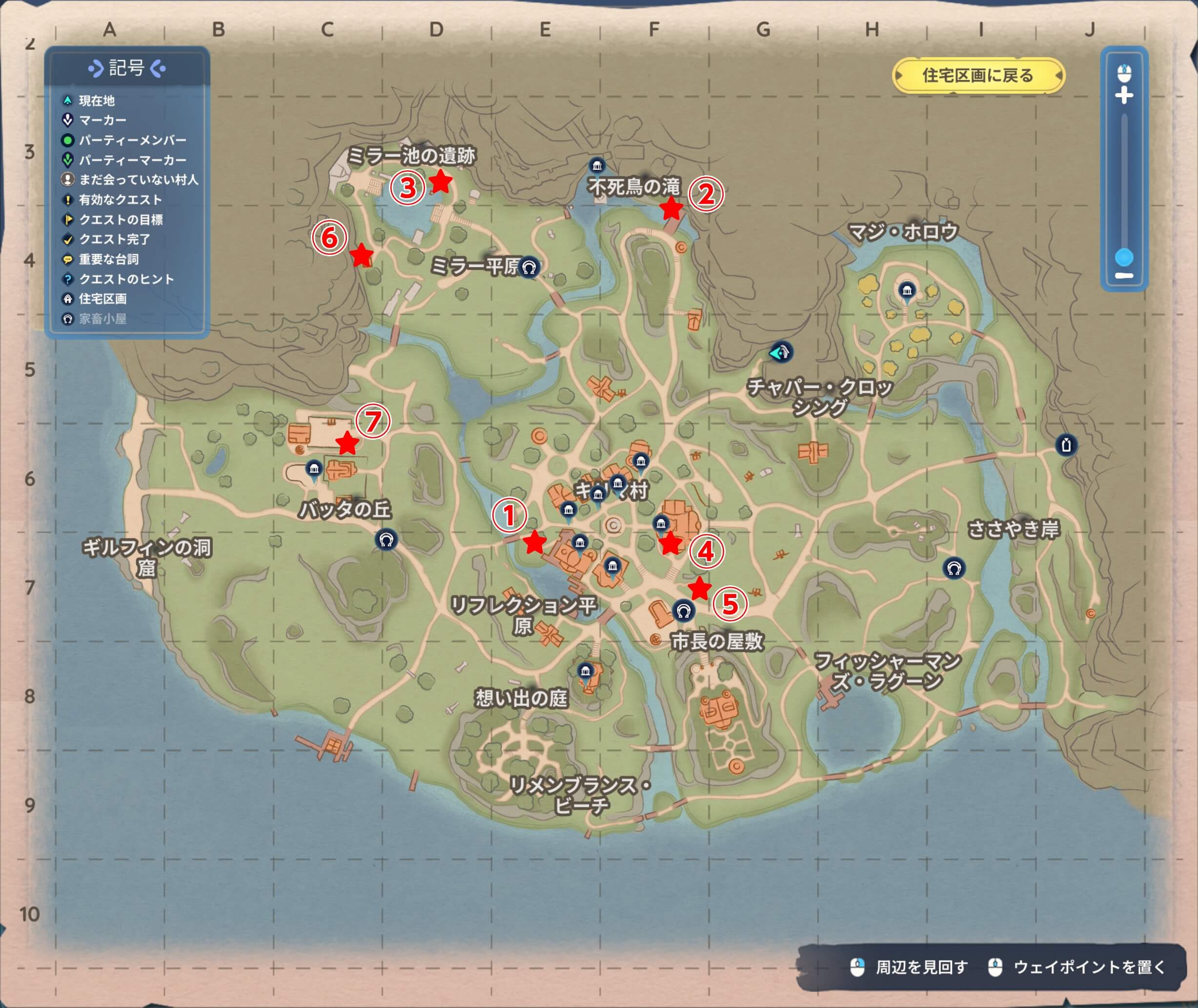Image resolution: width=1198 pixels, height=1008 pixels.
Task: Select the クエストのヒント legend entry
Action: click(x=126, y=279)
